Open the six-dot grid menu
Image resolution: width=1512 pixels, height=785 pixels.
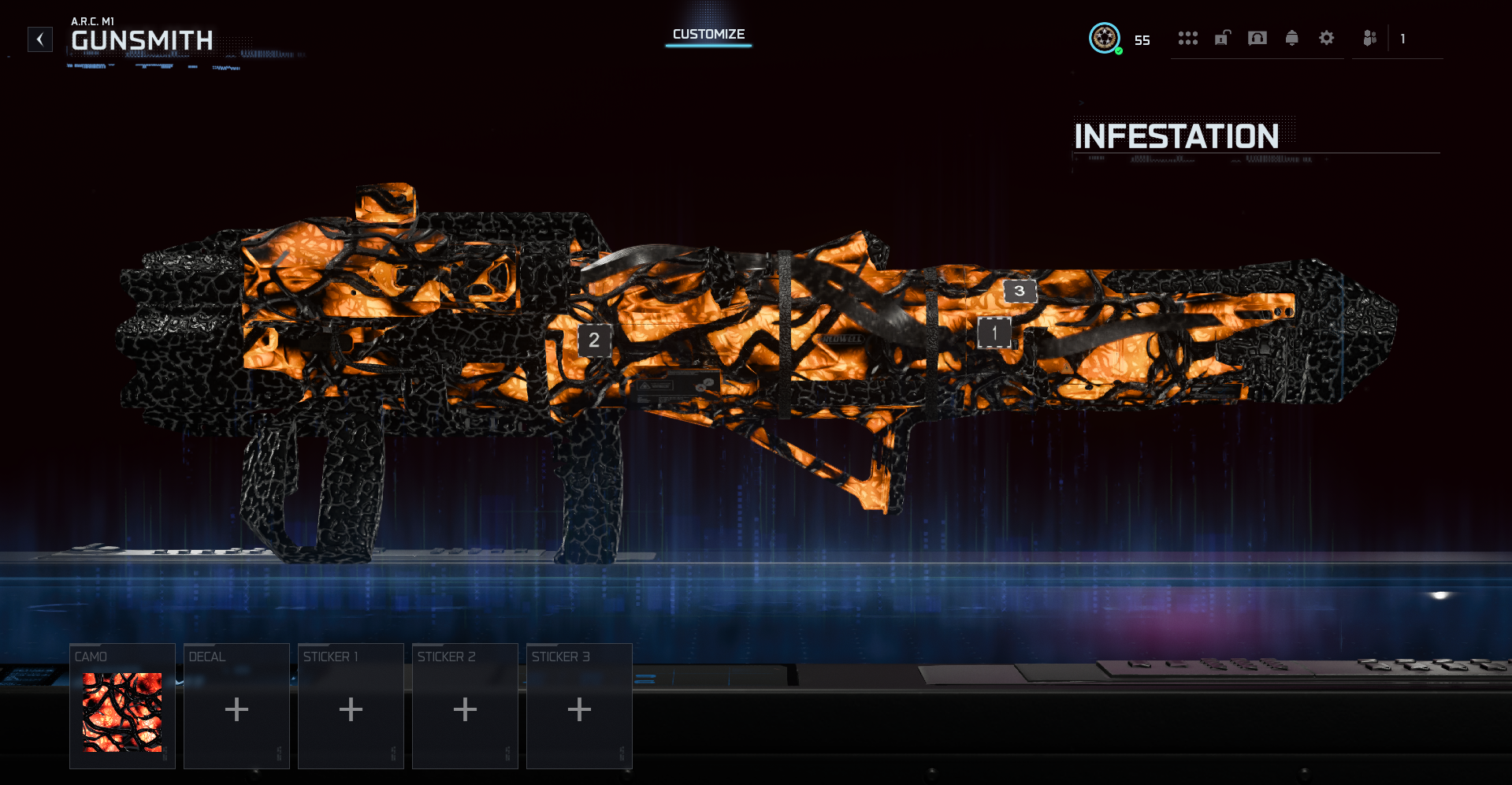(x=1187, y=38)
